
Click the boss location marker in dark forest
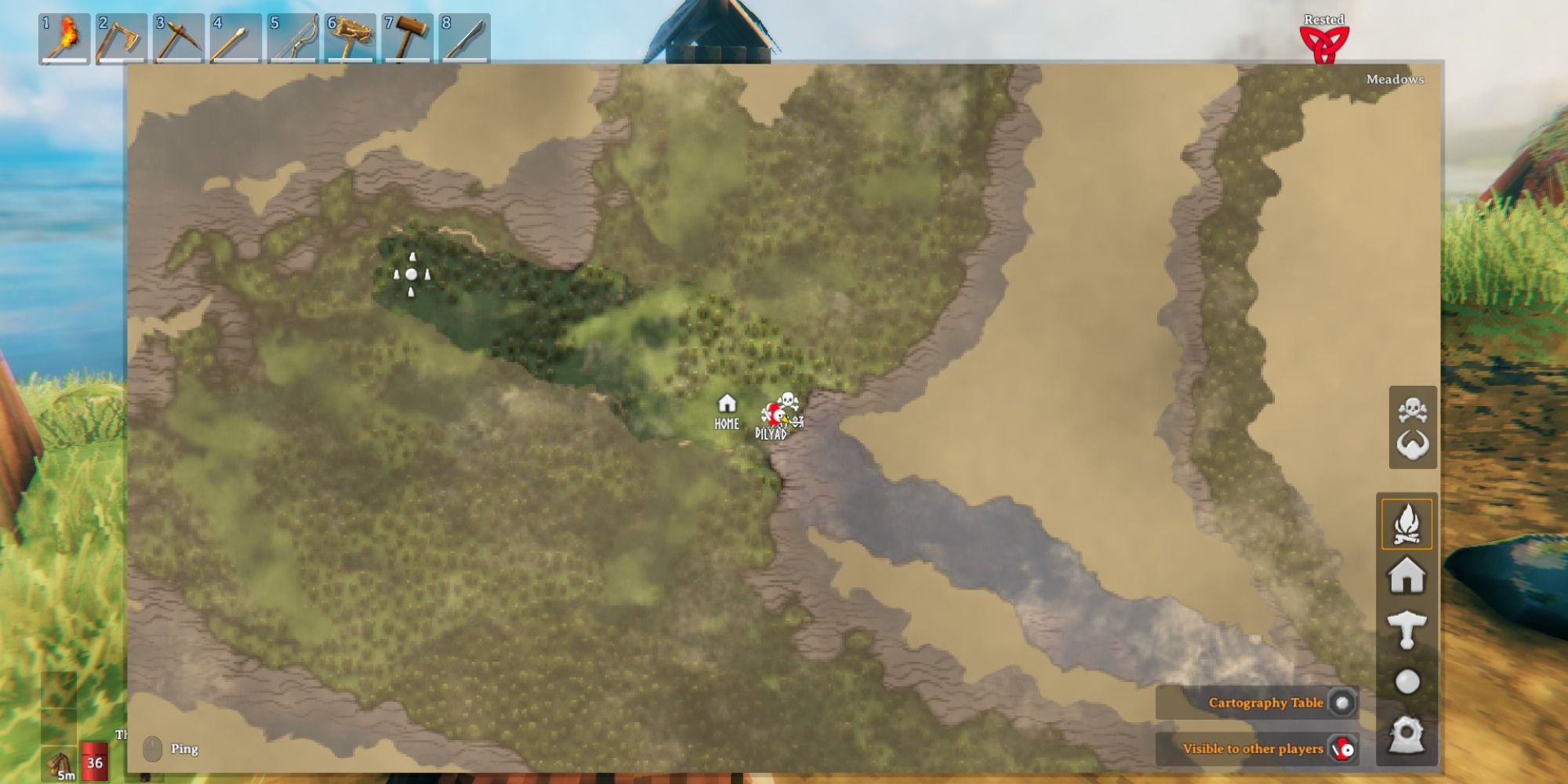[412, 274]
